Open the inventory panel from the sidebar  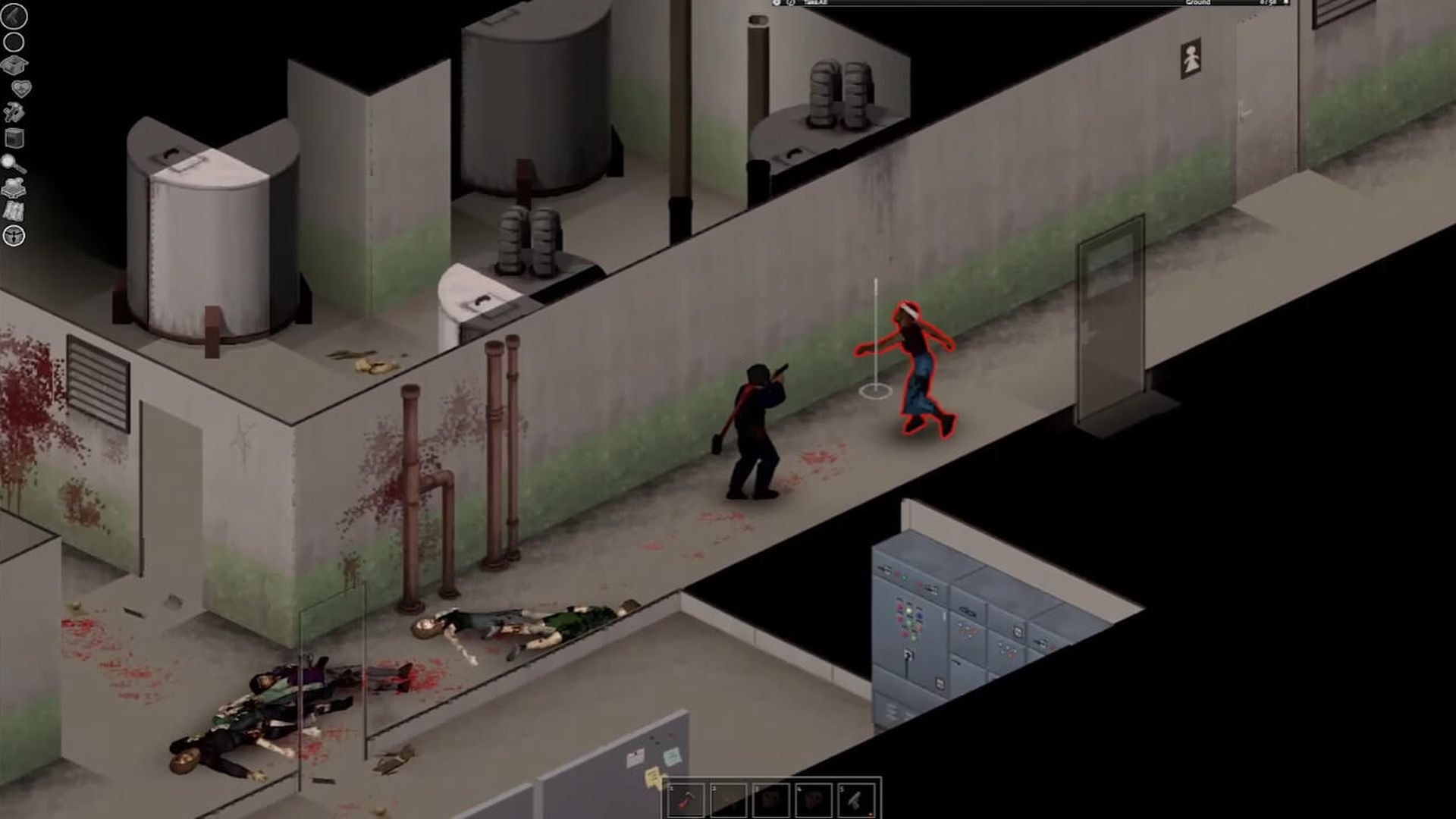point(15,65)
